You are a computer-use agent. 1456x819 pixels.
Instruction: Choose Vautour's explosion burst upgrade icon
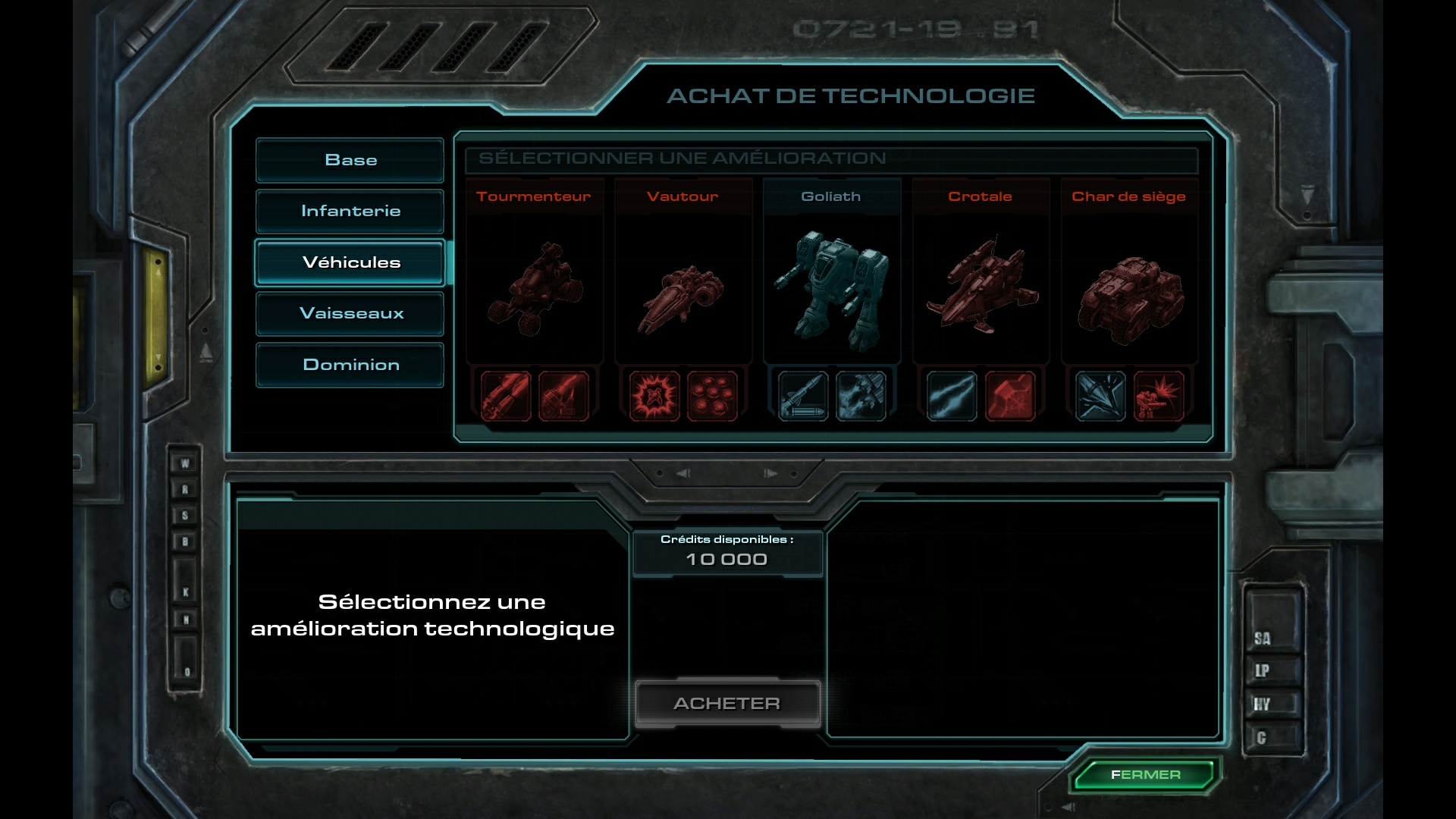coord(654,395)
